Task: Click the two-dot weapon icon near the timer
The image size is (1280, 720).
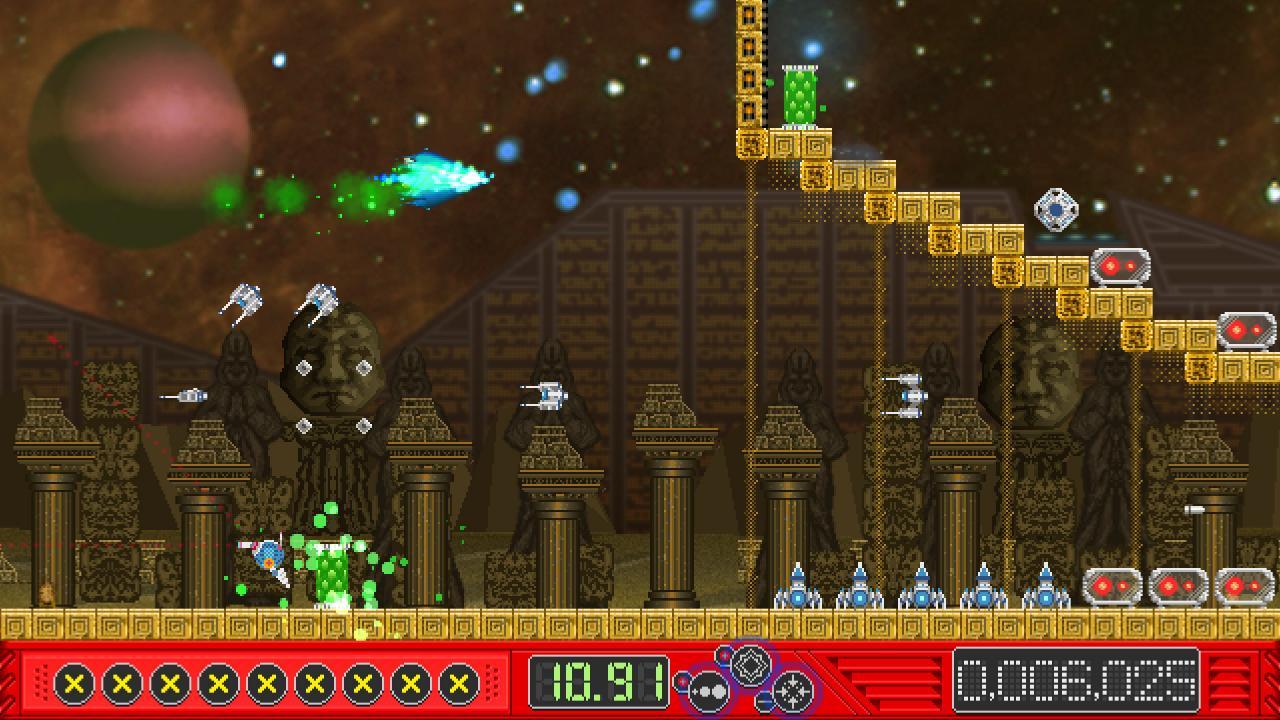Action: coord(708,691)
